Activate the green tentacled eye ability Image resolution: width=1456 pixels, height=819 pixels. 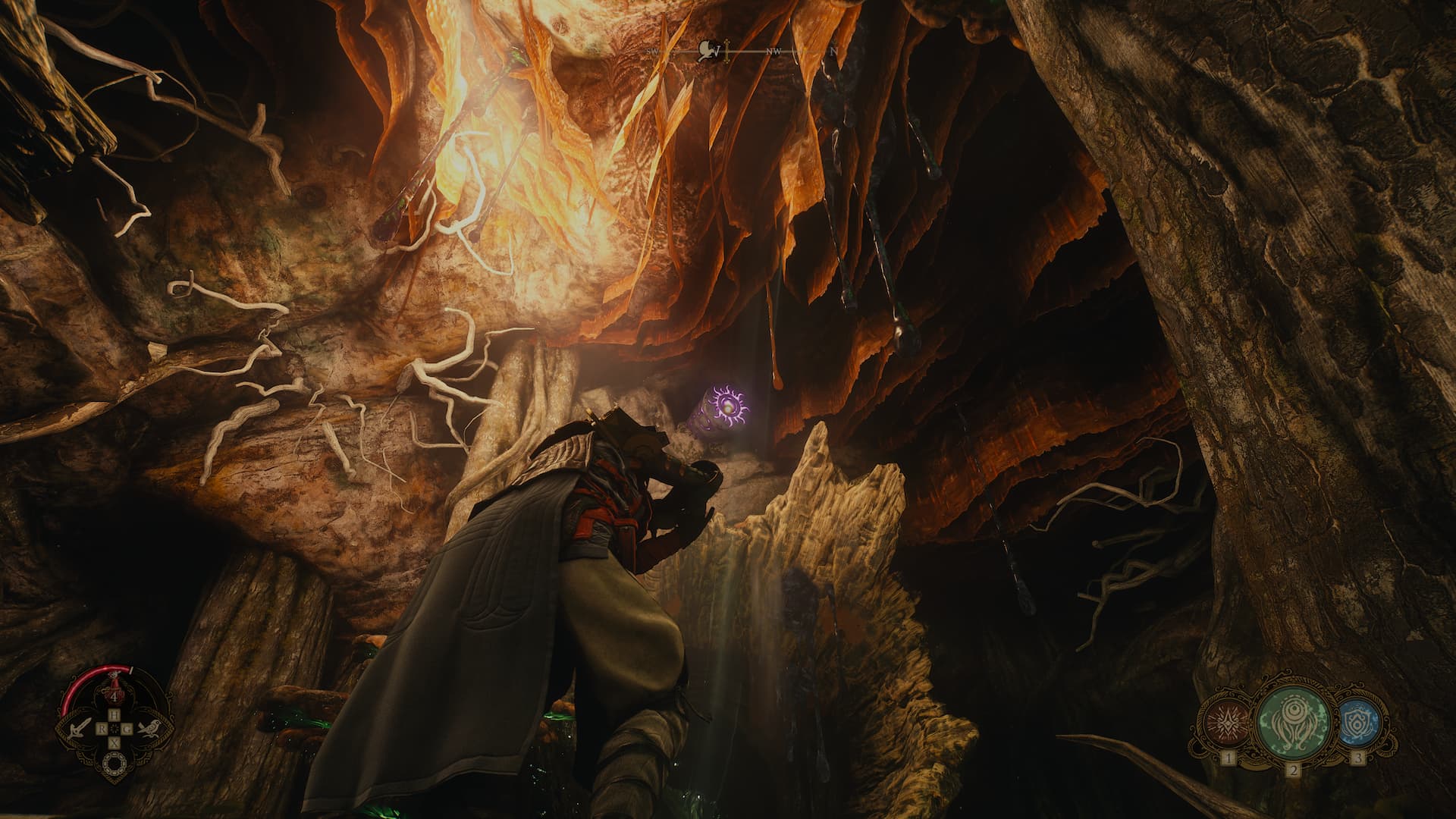[1292, 723]
